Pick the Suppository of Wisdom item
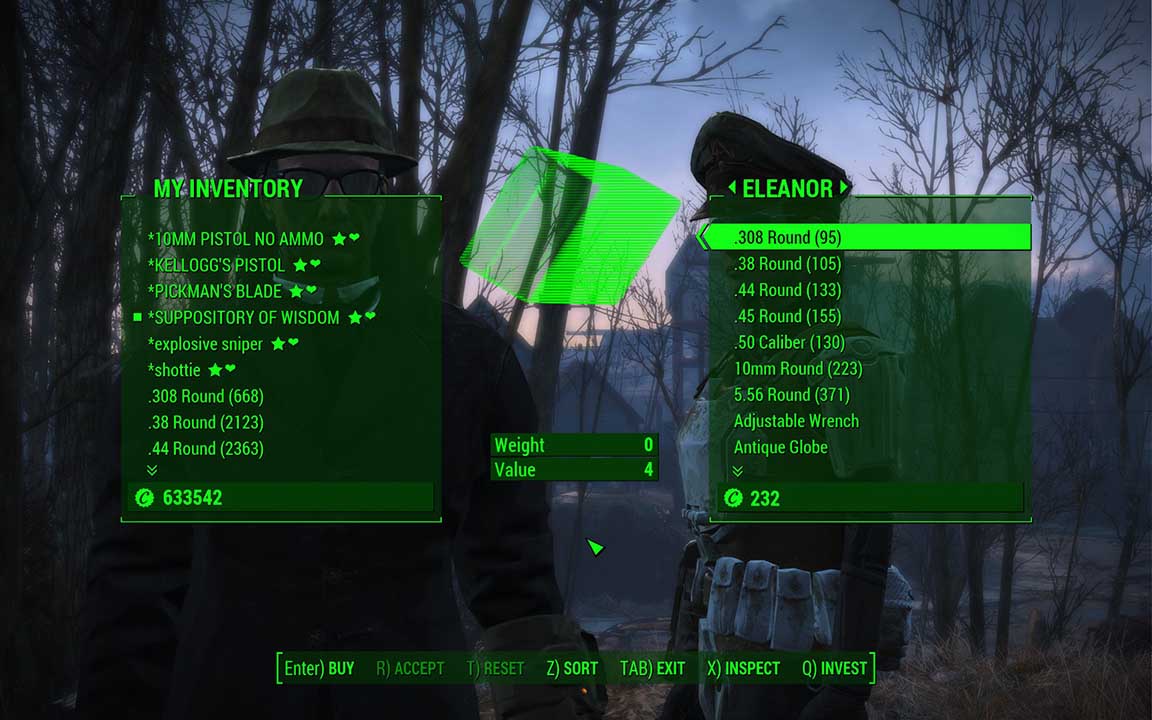1152x720 pixels. (x=243, y=317)
